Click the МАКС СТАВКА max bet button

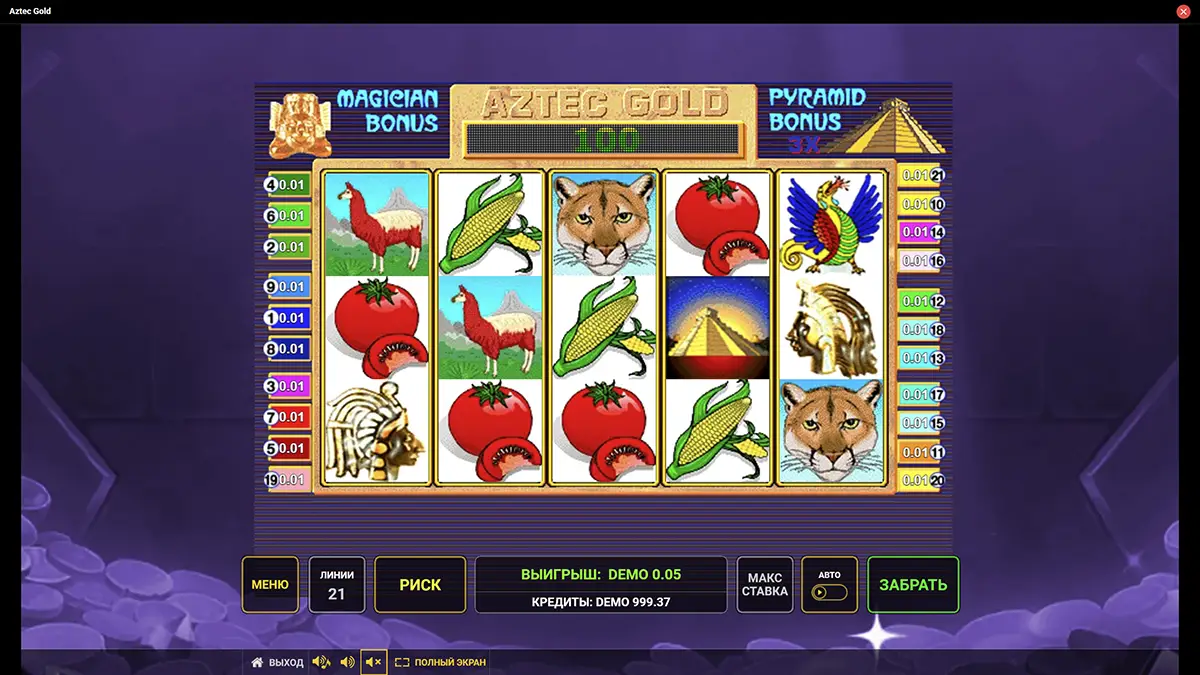(765, 585)
